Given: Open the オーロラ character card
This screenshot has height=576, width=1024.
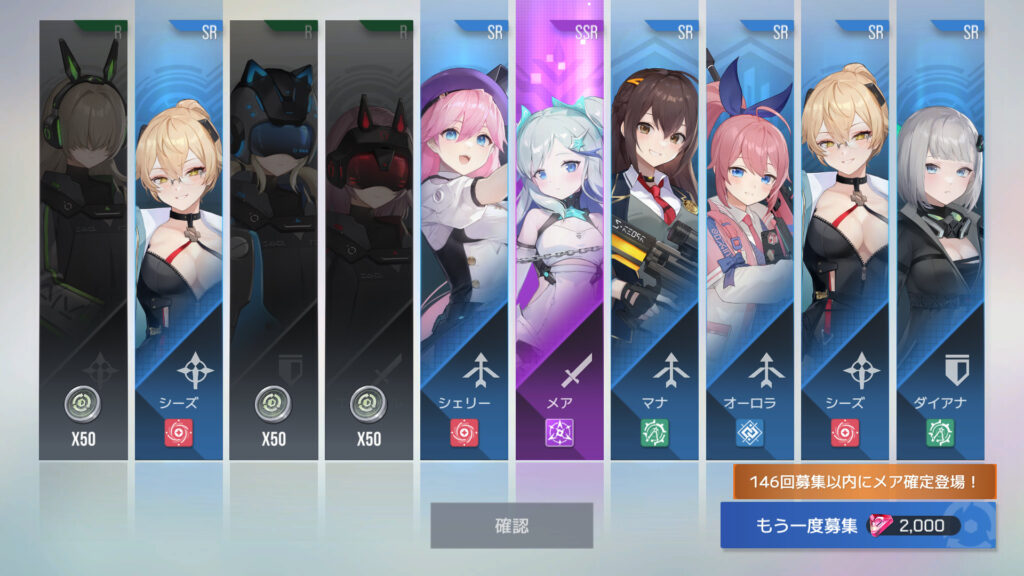Looking at the screenshot, I should [x=750, y=240].
